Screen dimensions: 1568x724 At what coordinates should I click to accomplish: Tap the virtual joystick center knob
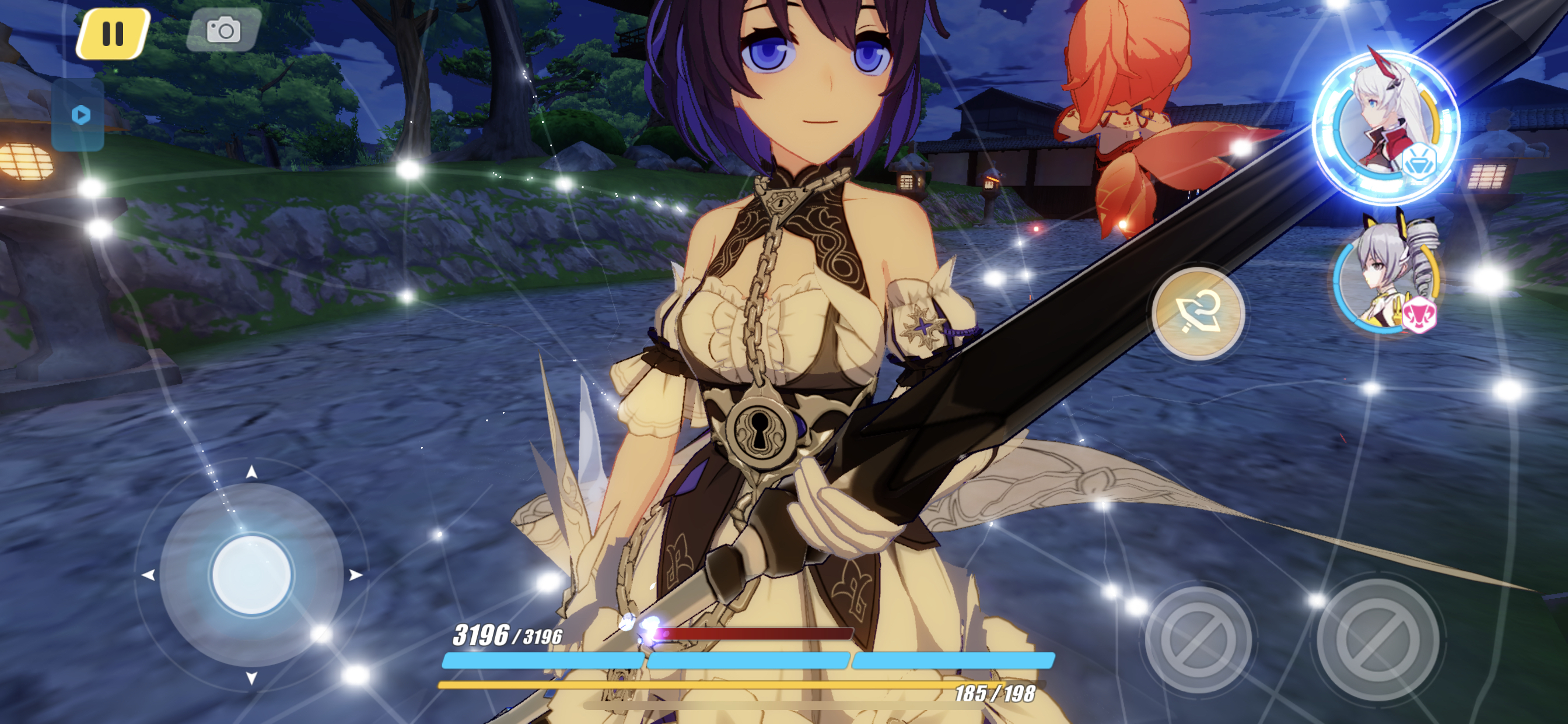click(251, 574)
